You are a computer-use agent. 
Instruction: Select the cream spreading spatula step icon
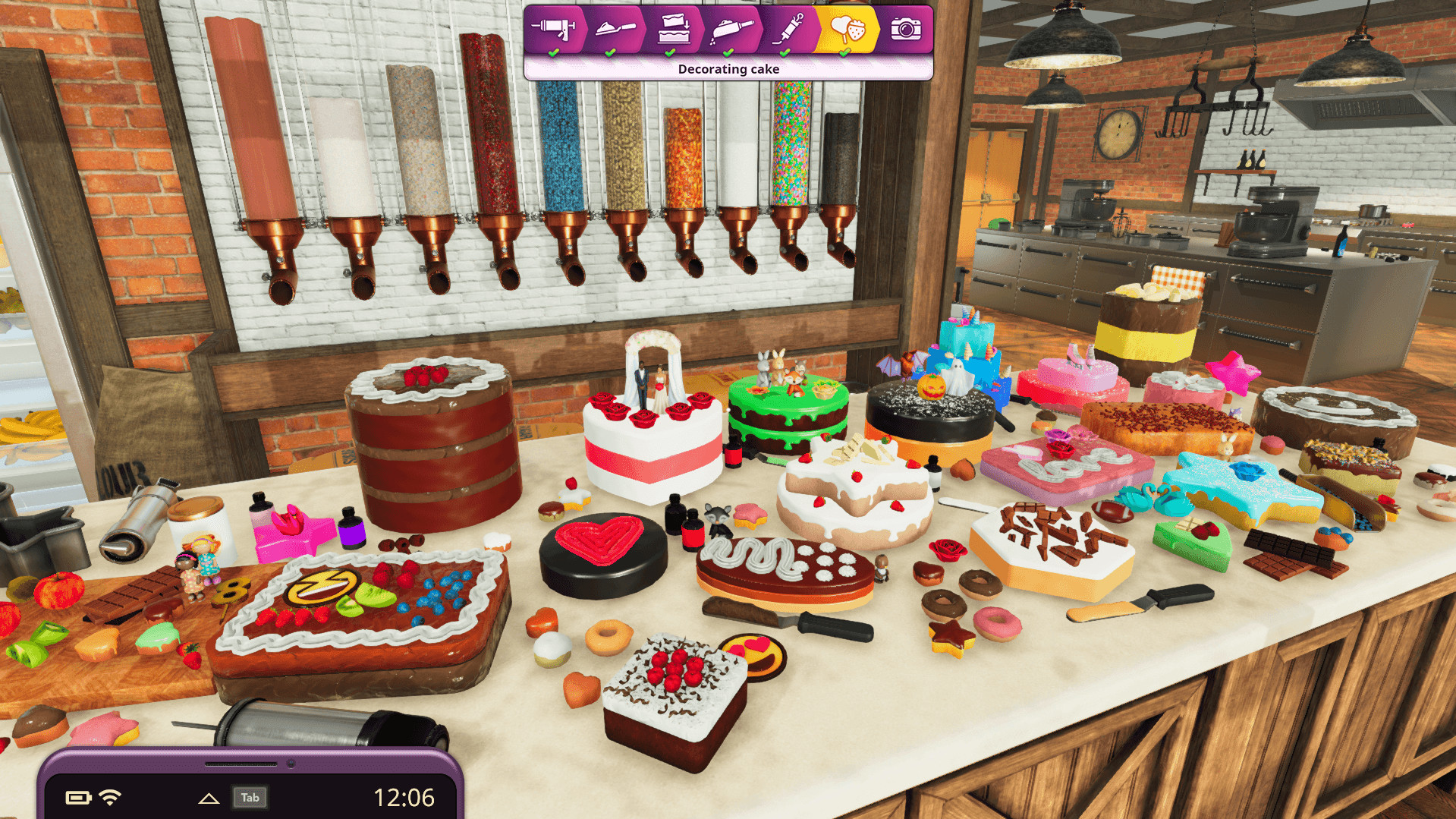tap(613, 29)
